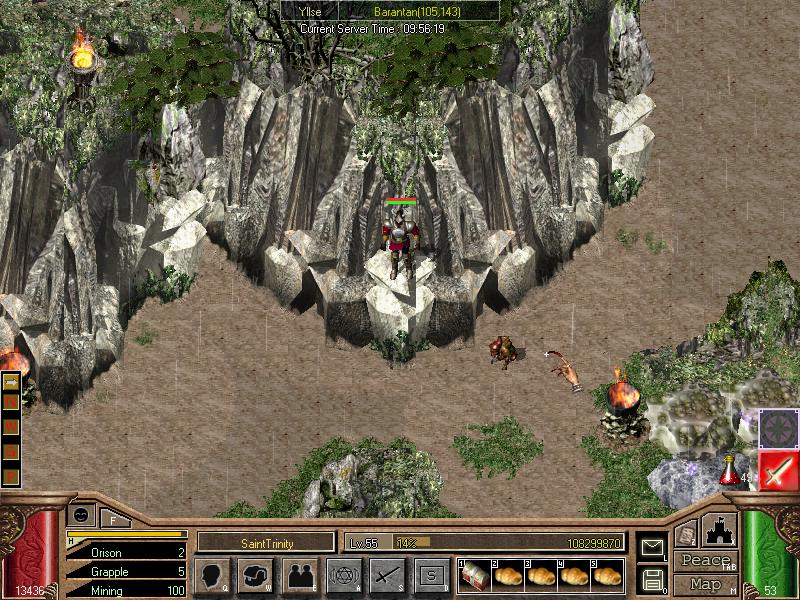Toggle the Peace mode button
This screenshot has width=800, height=600.
coord(705,560)
